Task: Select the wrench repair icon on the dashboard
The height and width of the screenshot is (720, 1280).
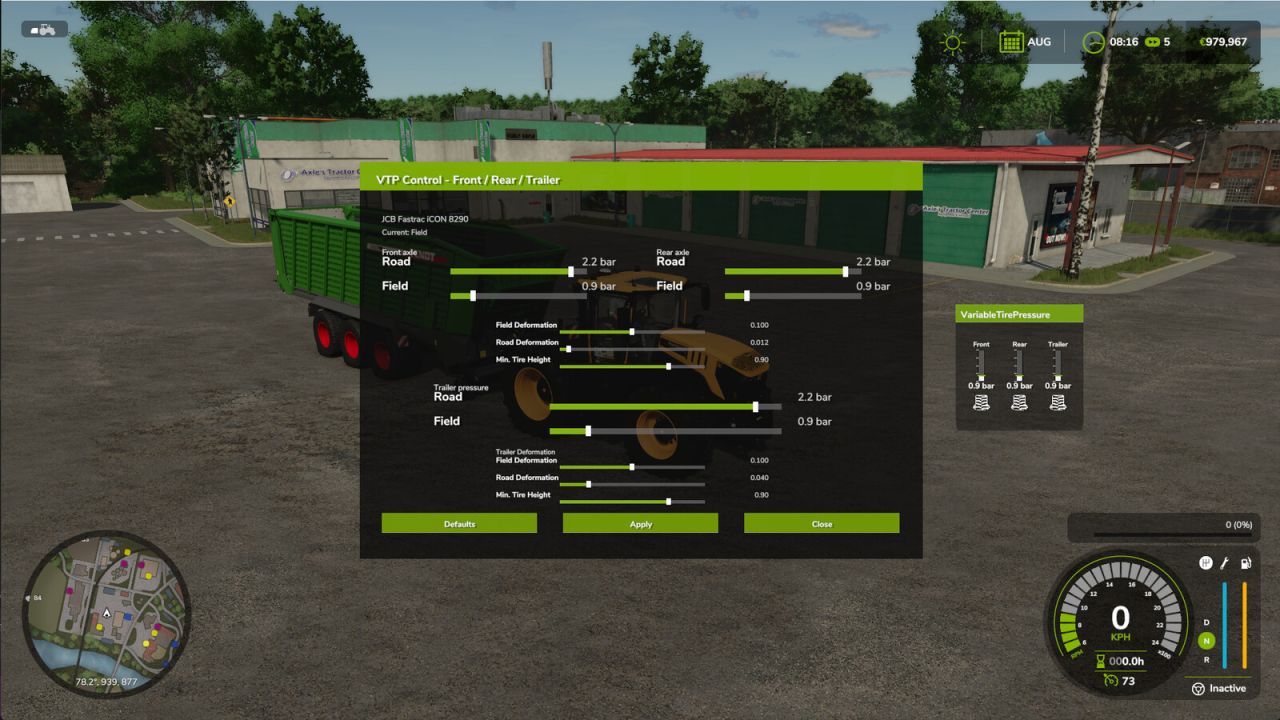Action: pos(1225,562)
